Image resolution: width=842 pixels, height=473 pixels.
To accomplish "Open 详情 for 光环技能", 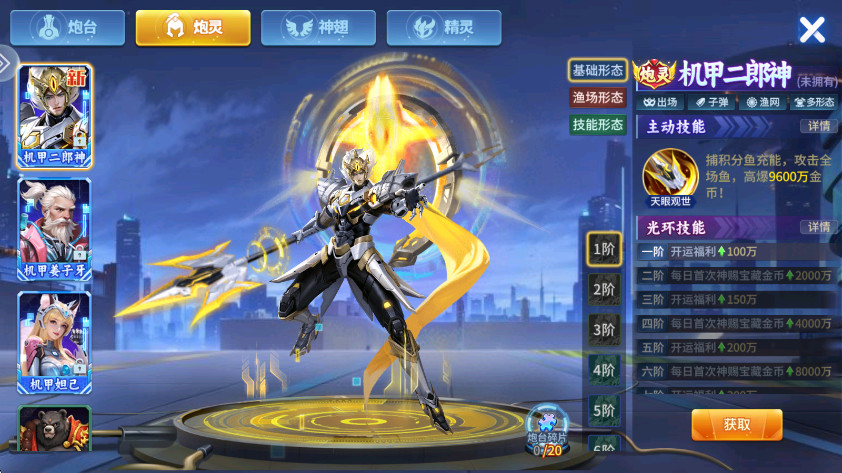I will pyautogui.click(x=817, y=227).
